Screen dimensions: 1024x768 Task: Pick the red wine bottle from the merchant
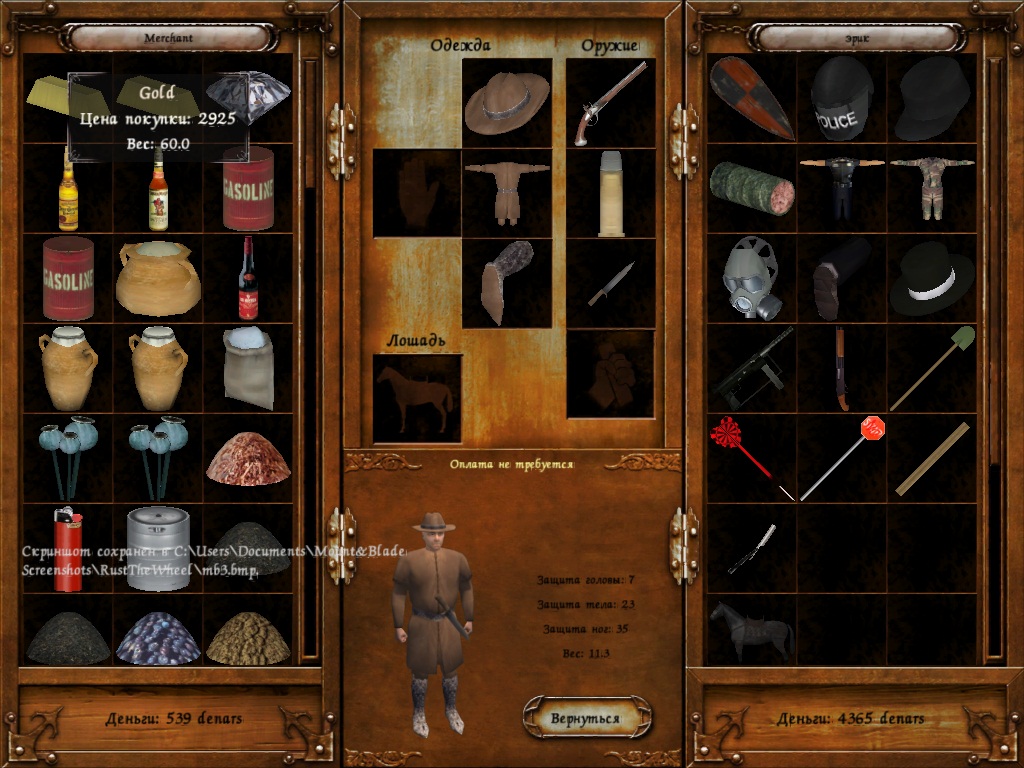(x=248, y=278)
